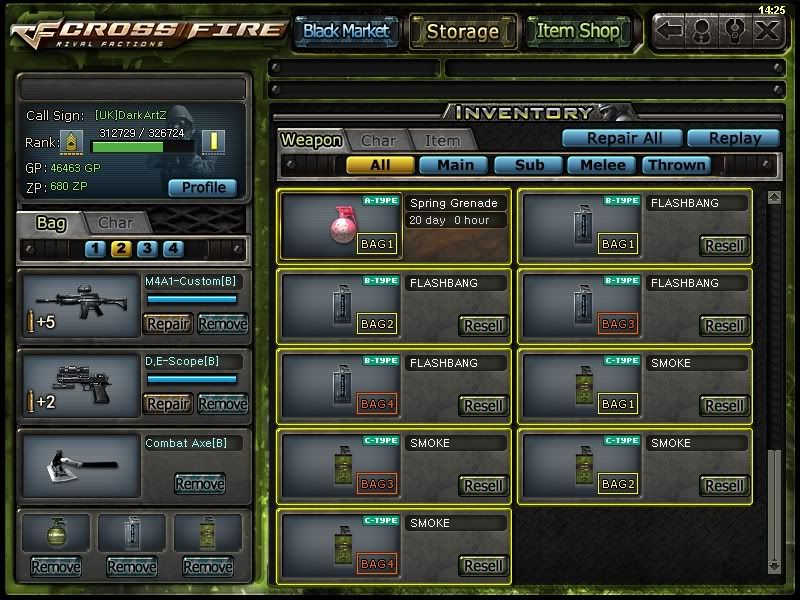Show Thrown weapons only
Image resolution: width=800 pixels, height=600 pixels.
coord(676,165)
